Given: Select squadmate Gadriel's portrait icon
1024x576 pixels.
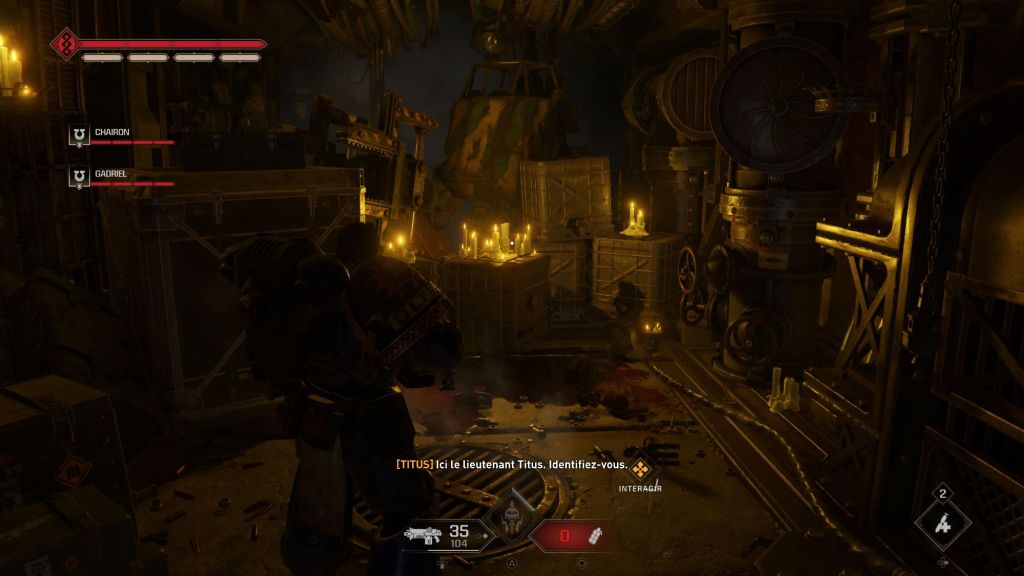Looking at the screenshot, I should (78, 176).
